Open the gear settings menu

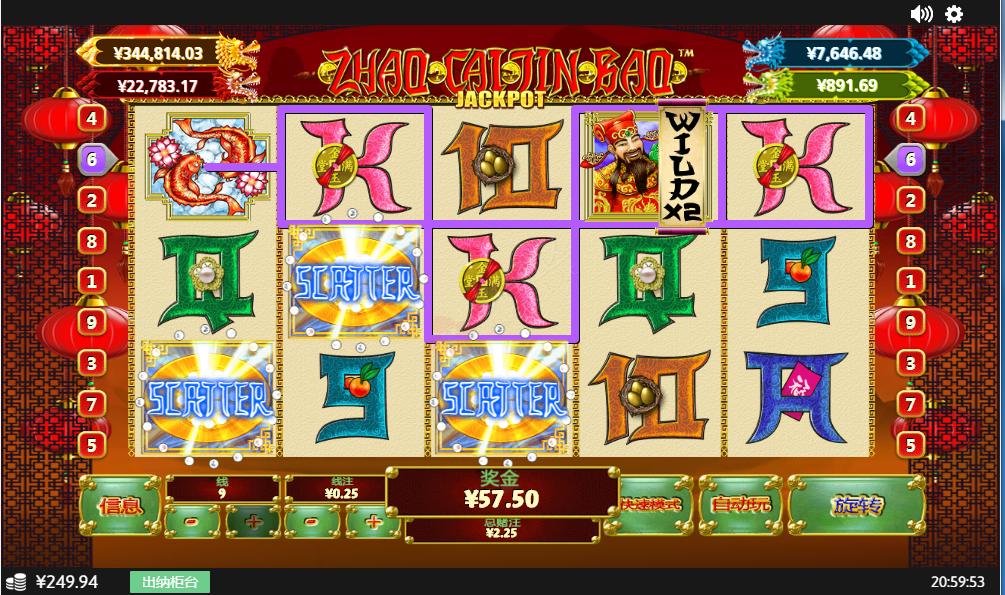[x=954, y=13]
